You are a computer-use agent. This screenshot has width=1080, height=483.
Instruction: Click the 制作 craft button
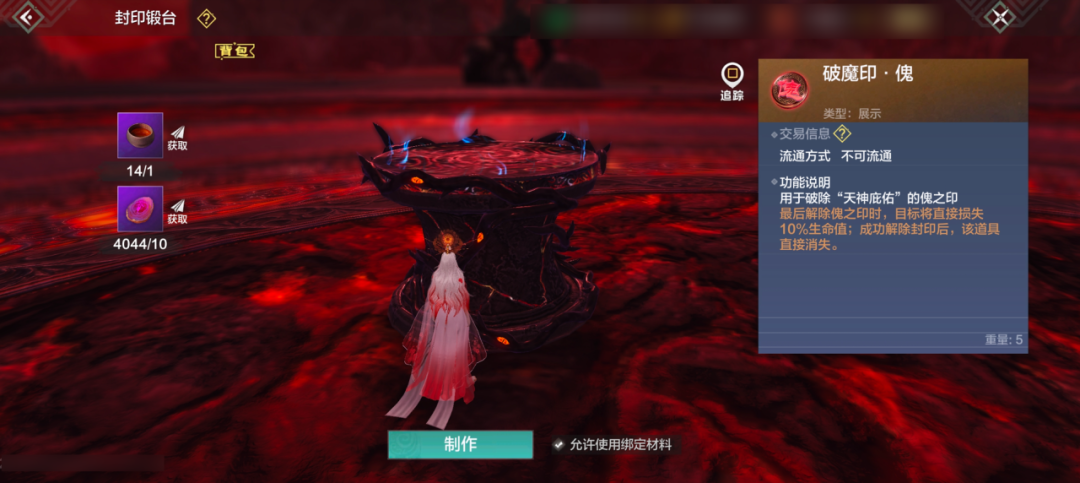460,445
